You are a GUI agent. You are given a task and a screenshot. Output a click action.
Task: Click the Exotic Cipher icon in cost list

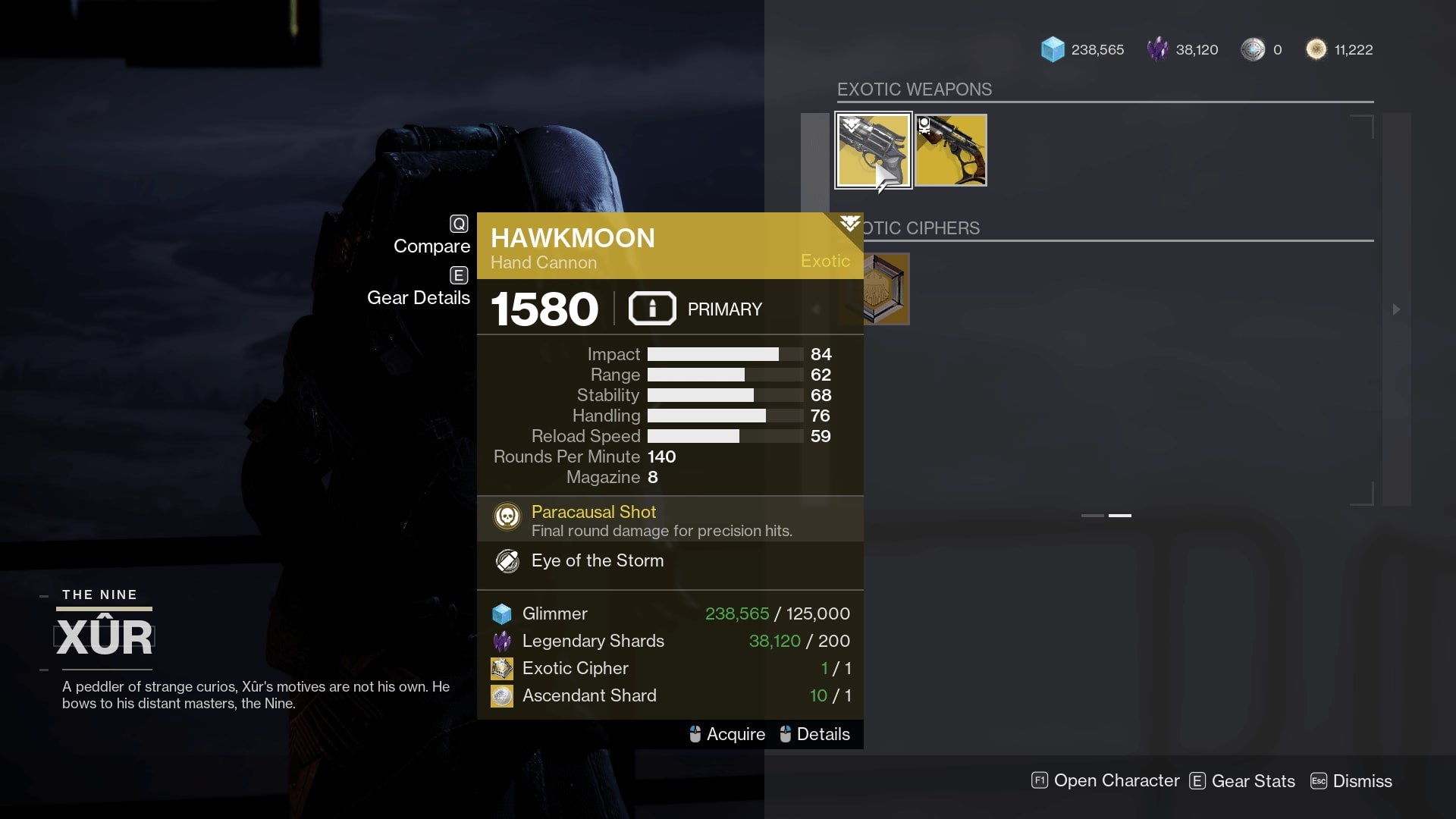coord(503,668)
